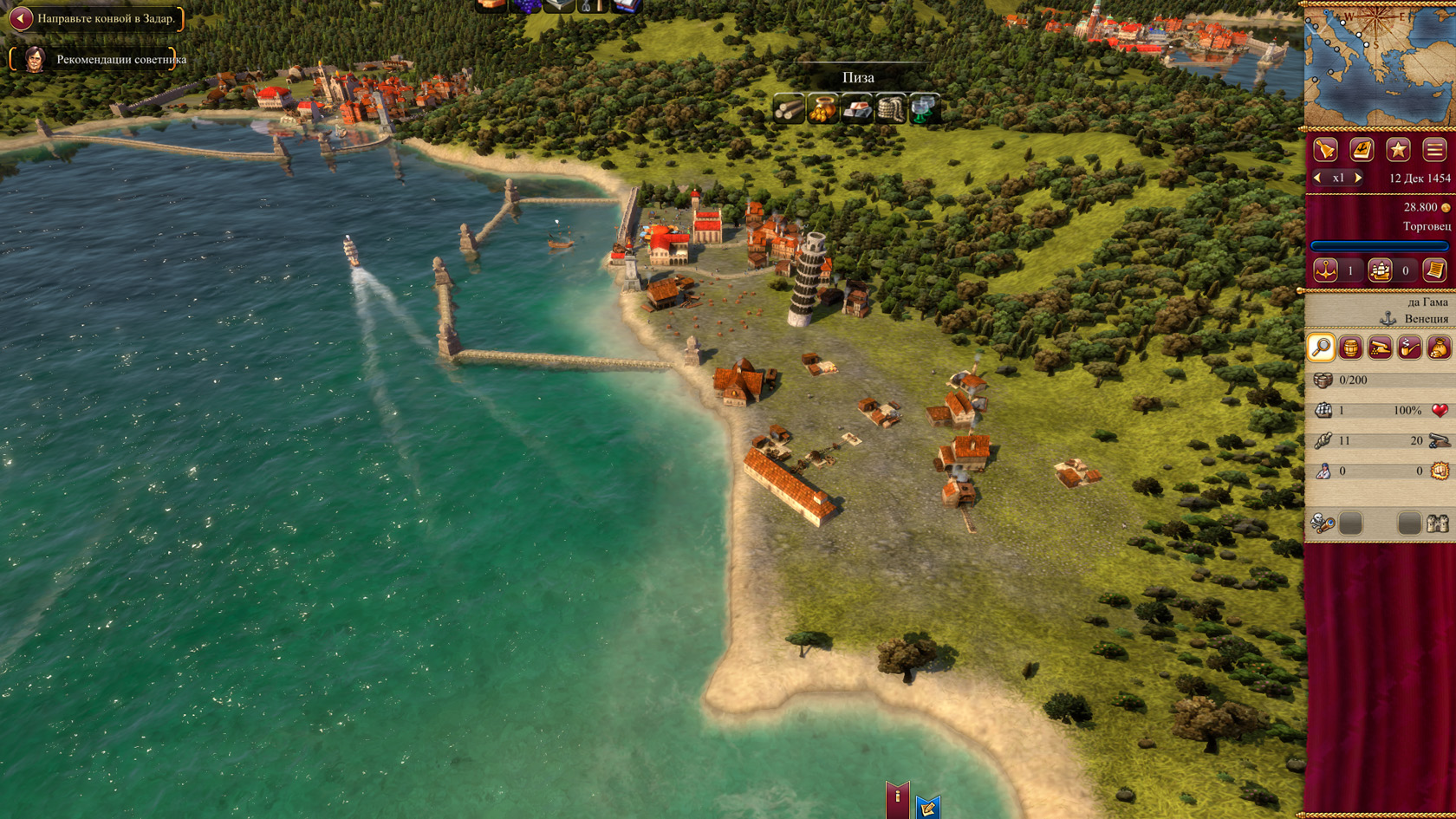Viewport: 1456px width, 819px height.
Task: Switch to the barrel cargo tab
Action: tap(1350, 348)
